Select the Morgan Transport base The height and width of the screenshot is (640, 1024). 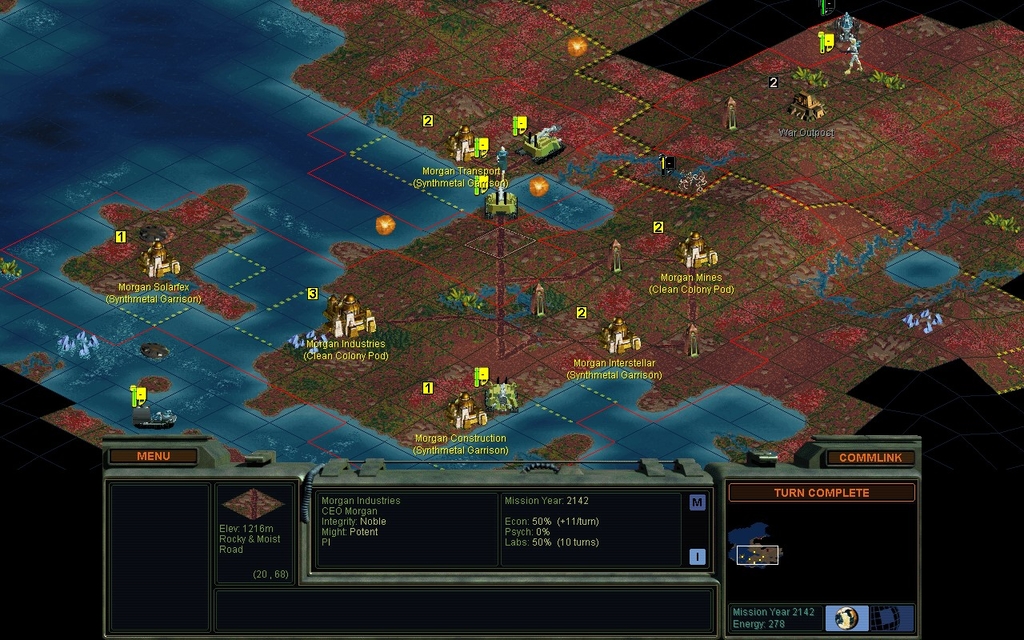tap(465, 145)
